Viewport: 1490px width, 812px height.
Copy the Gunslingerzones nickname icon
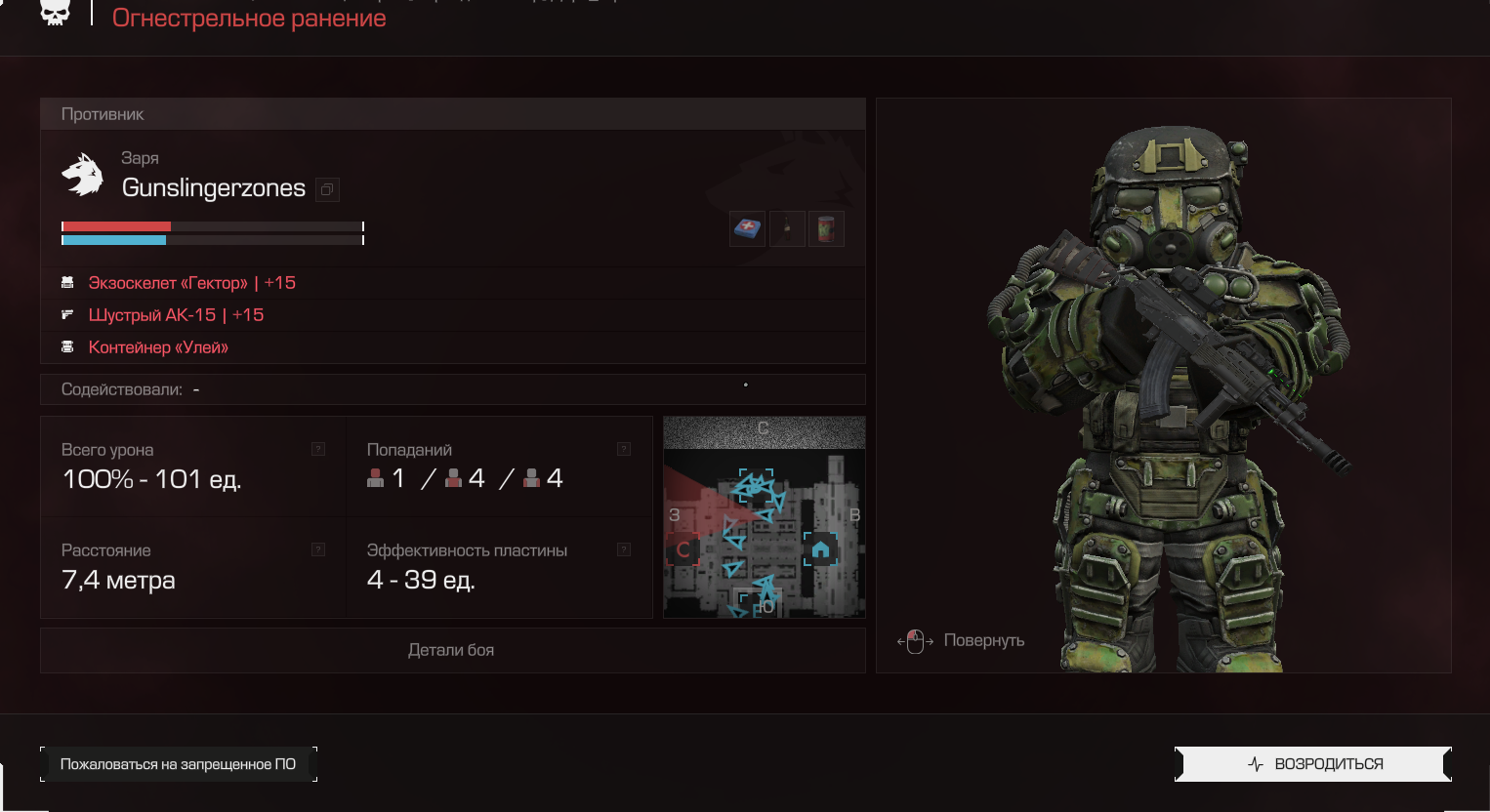(327, 189)
